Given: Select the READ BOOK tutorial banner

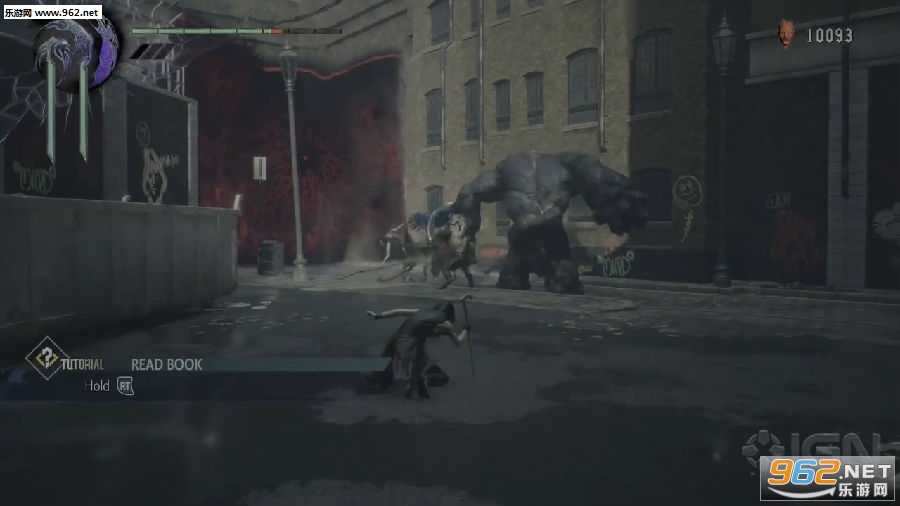Looking at the screenshot, I should [x=166, y=365].
